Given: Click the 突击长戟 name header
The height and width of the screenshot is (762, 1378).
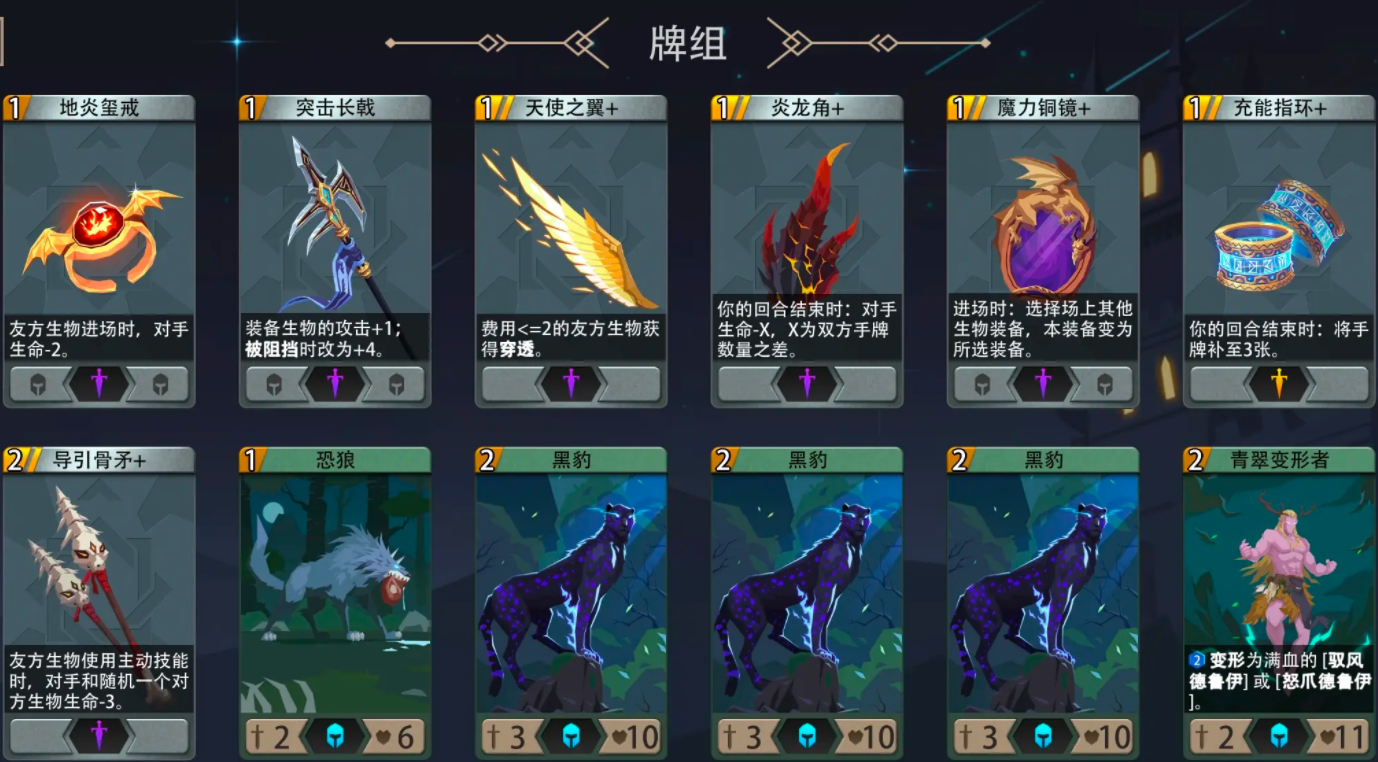Looking at the screenshot, I should pos(335,105).
